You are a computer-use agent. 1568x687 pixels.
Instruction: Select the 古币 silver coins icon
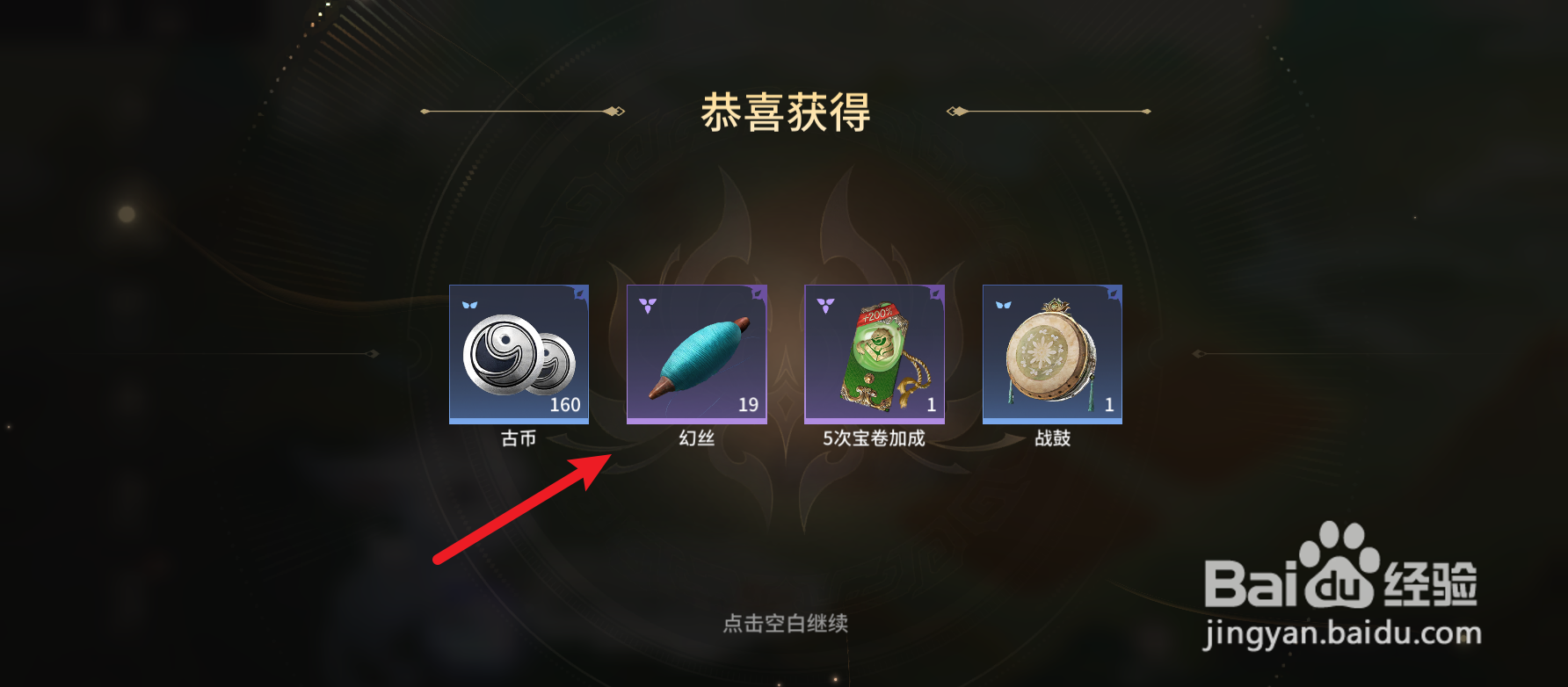pyautogui.click(x=518, y=356)
